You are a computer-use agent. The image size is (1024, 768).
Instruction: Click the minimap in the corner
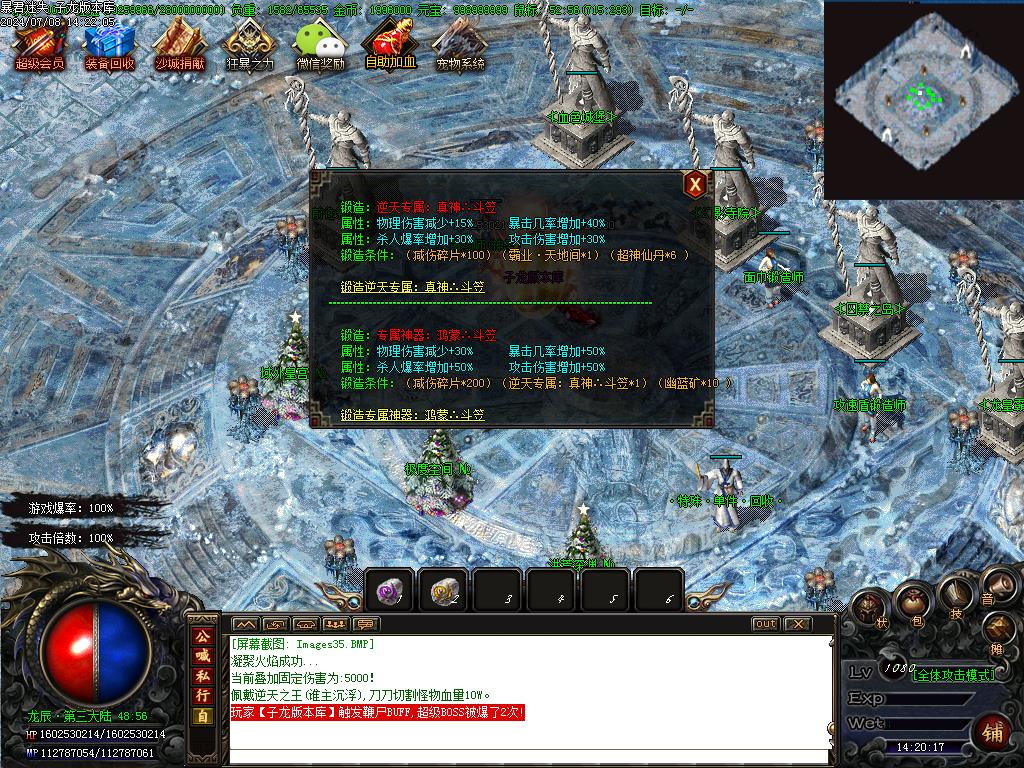[x=922, y=98]
